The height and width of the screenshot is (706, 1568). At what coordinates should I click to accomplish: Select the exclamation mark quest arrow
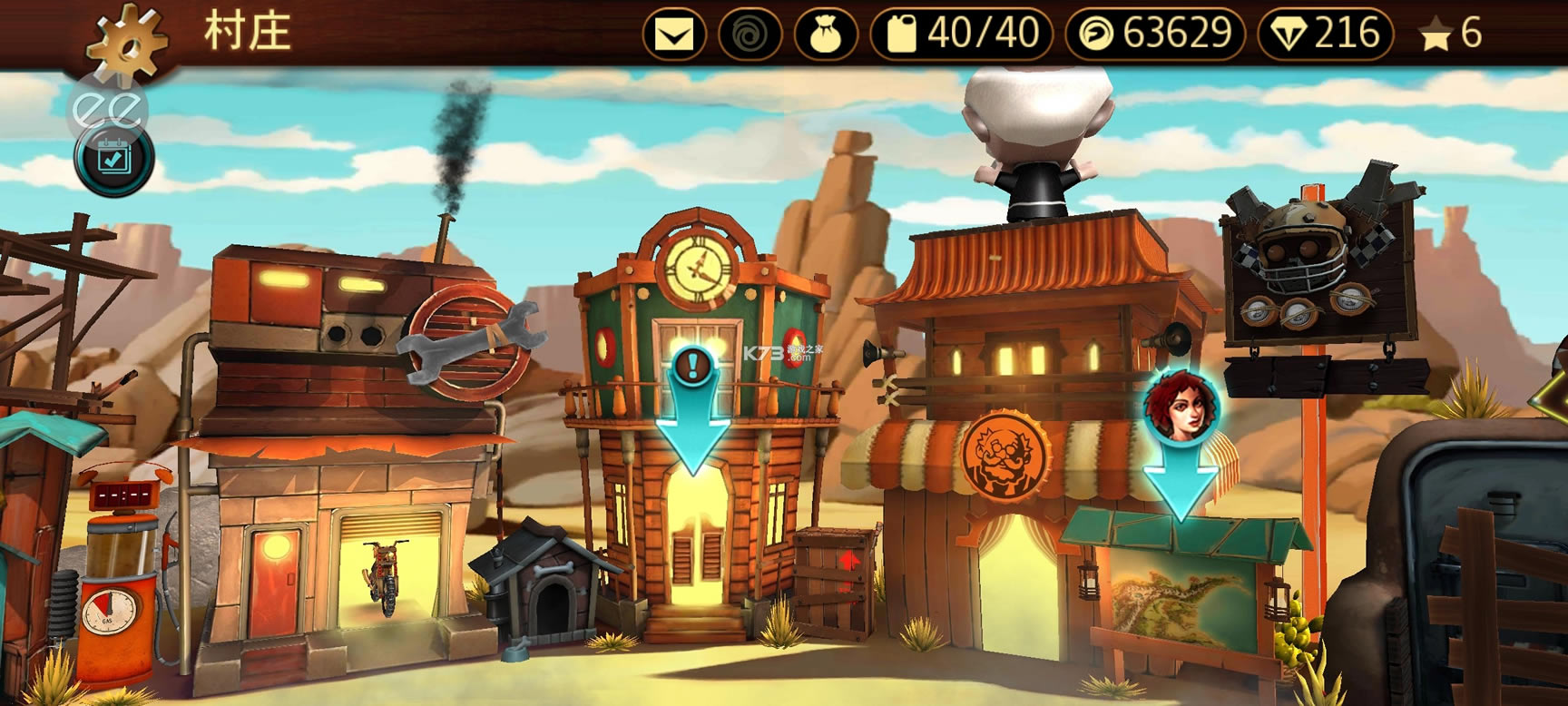pyautogui.click(x=694, y=408)
